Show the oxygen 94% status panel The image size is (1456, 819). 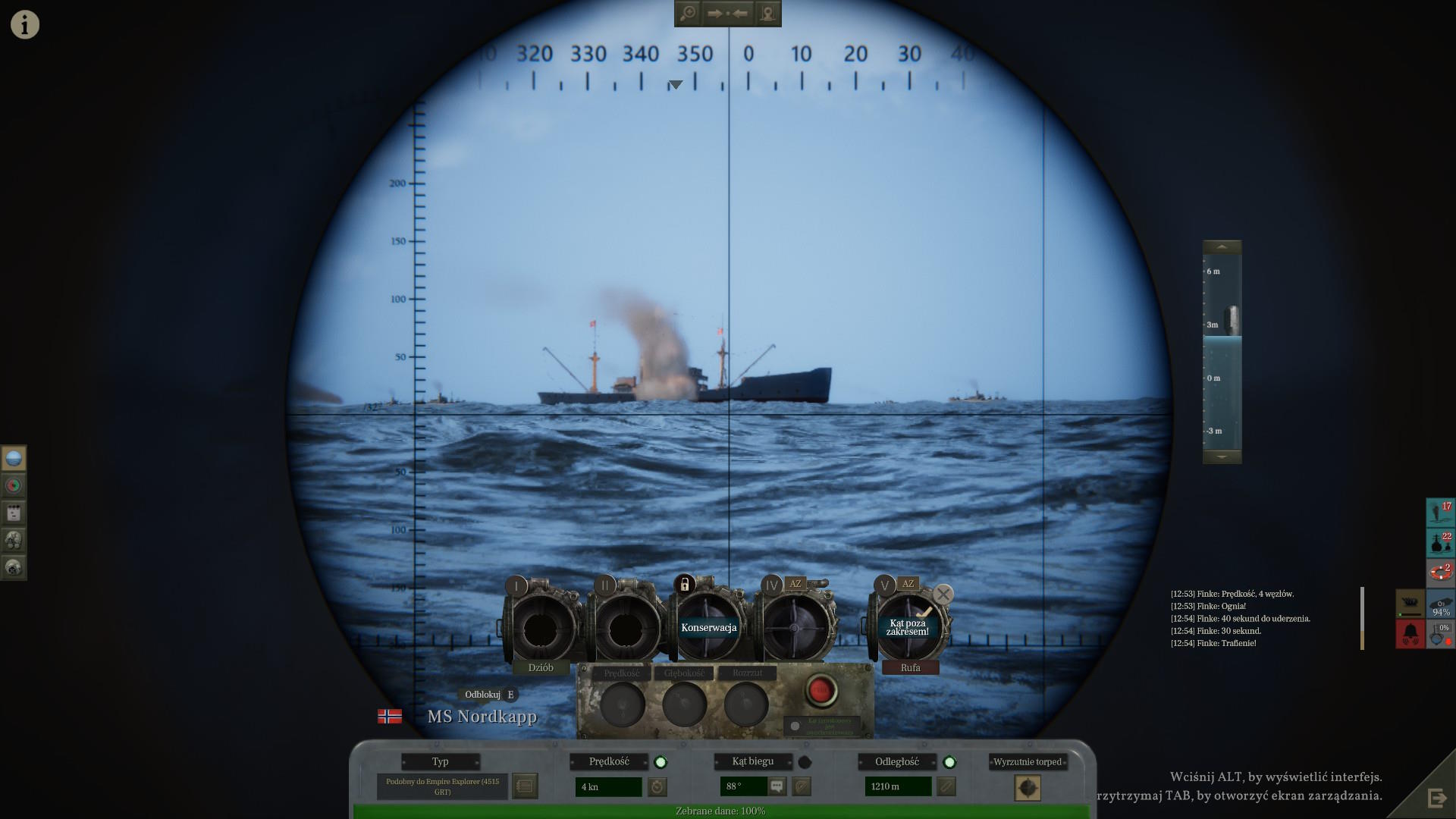[1440, 604]
